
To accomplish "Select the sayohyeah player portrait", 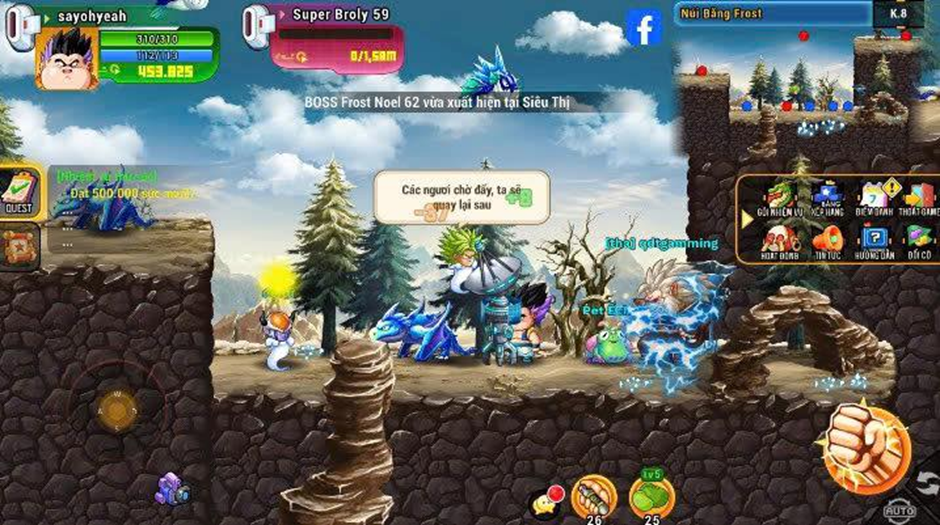I will (x=67, y=57).
